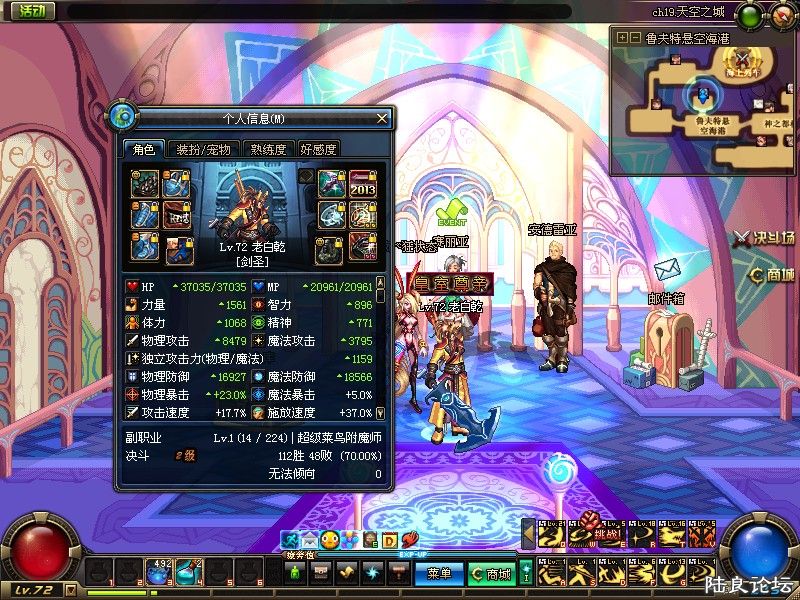Click the 活动 events button
Image resolution: width=800 pixels, height=600 pixels.
pos(30,11)
